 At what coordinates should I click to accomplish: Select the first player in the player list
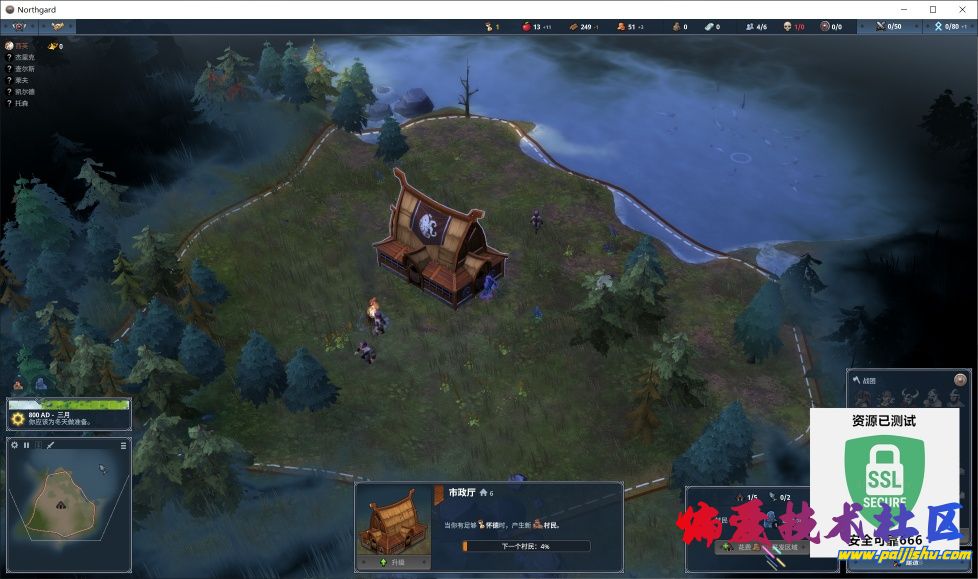click(22, 46)
